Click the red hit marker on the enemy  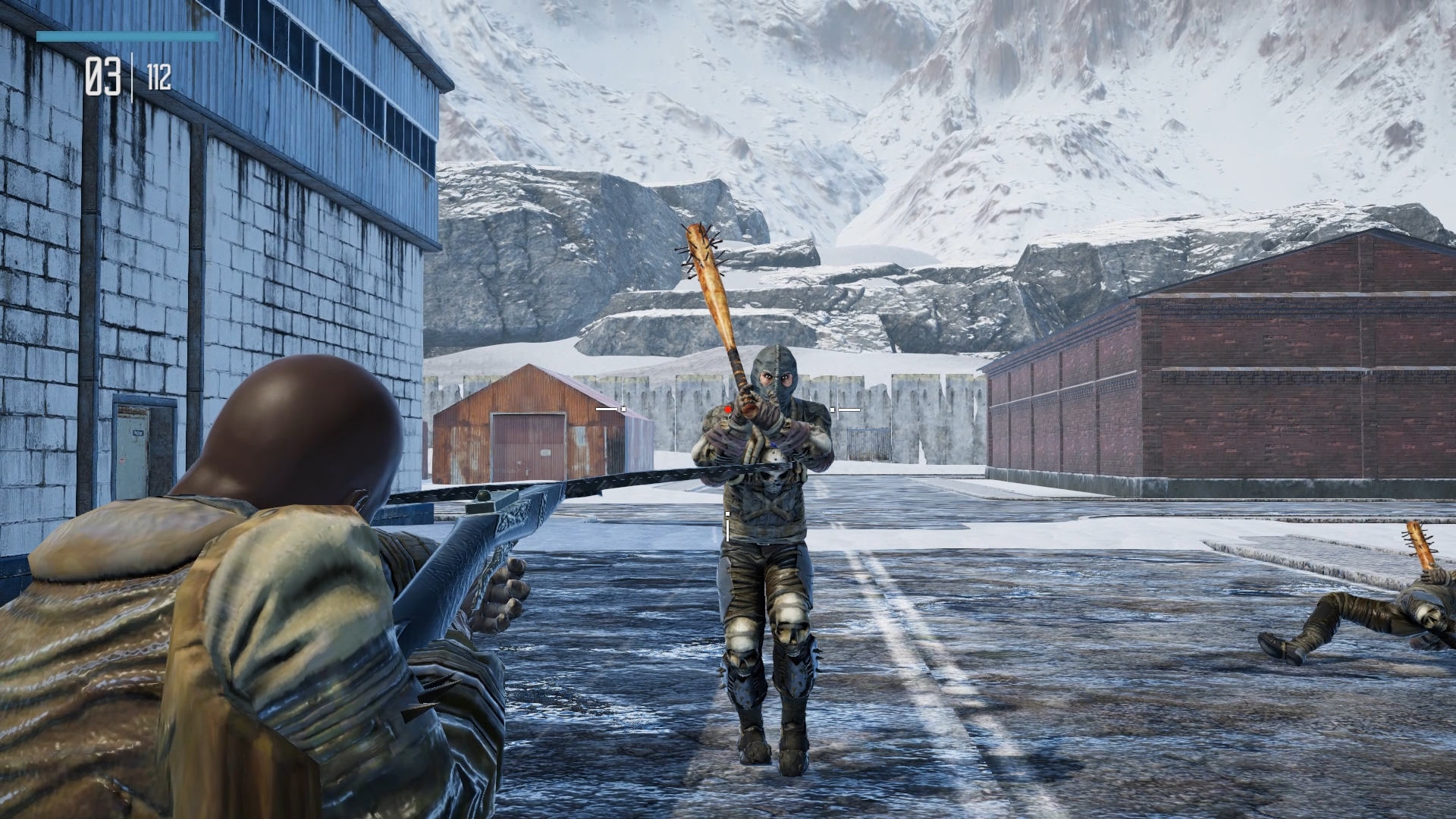tap(728, 409)
